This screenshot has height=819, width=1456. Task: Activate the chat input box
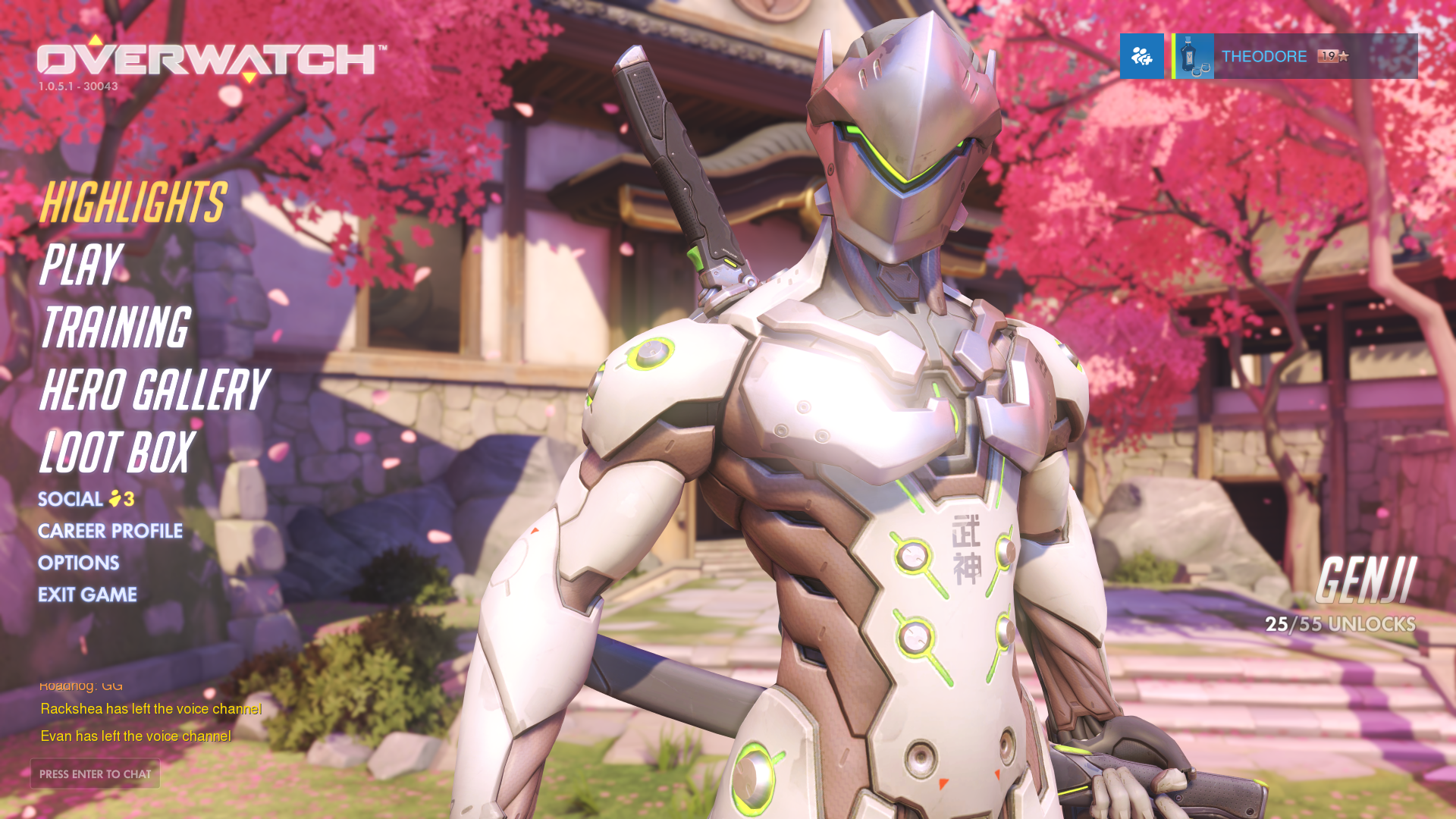[x=95, y=773]
